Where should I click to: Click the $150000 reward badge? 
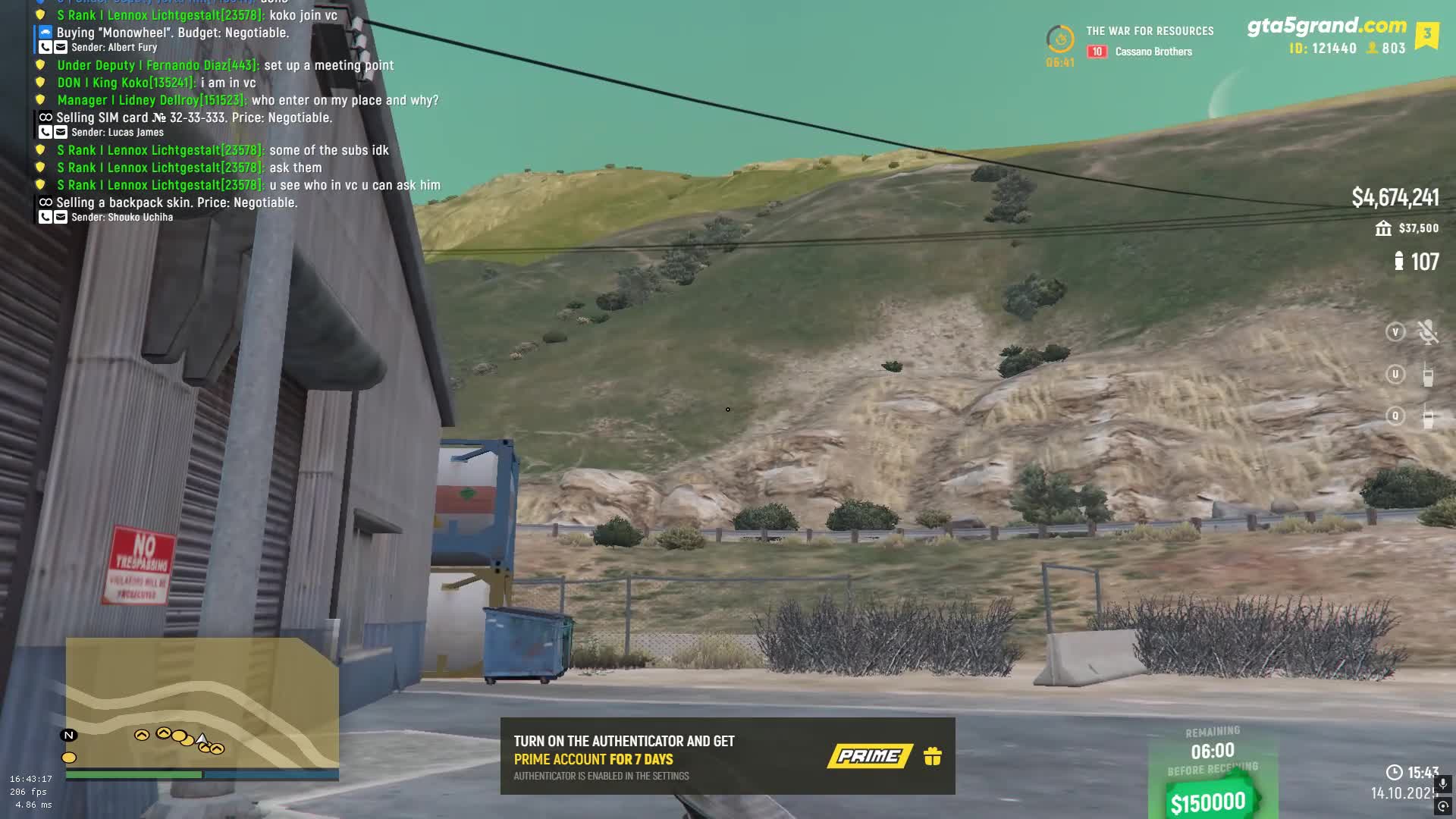coord(1208,802)
